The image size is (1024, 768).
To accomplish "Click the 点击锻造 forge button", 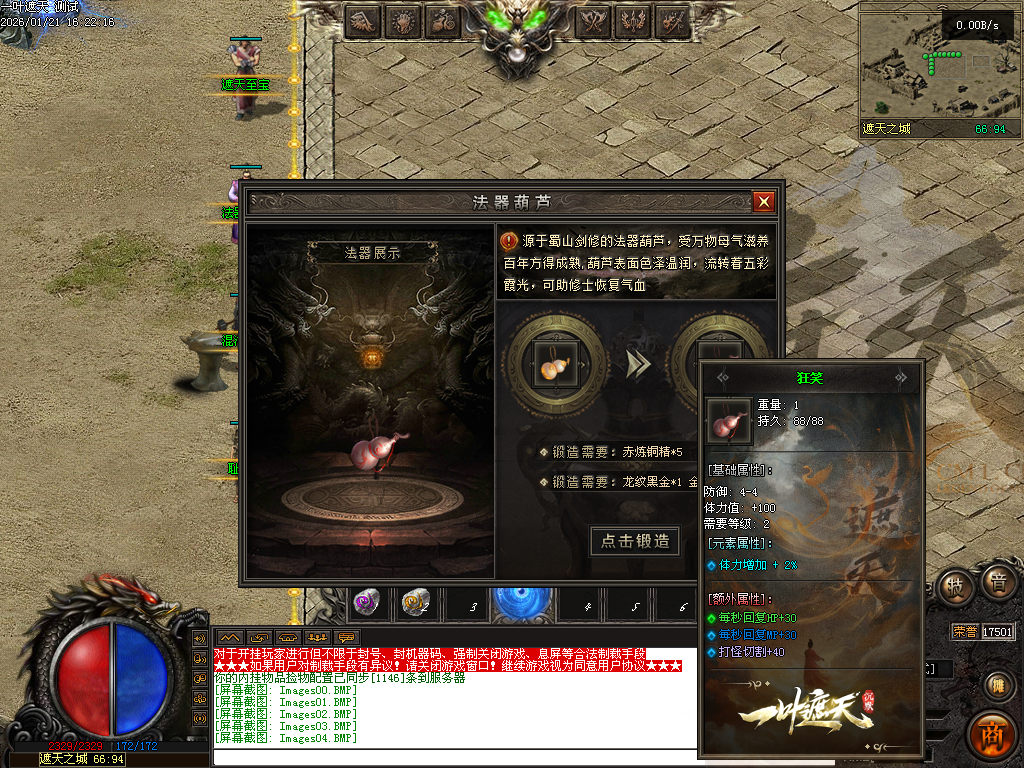I will (x=636, y=542).
